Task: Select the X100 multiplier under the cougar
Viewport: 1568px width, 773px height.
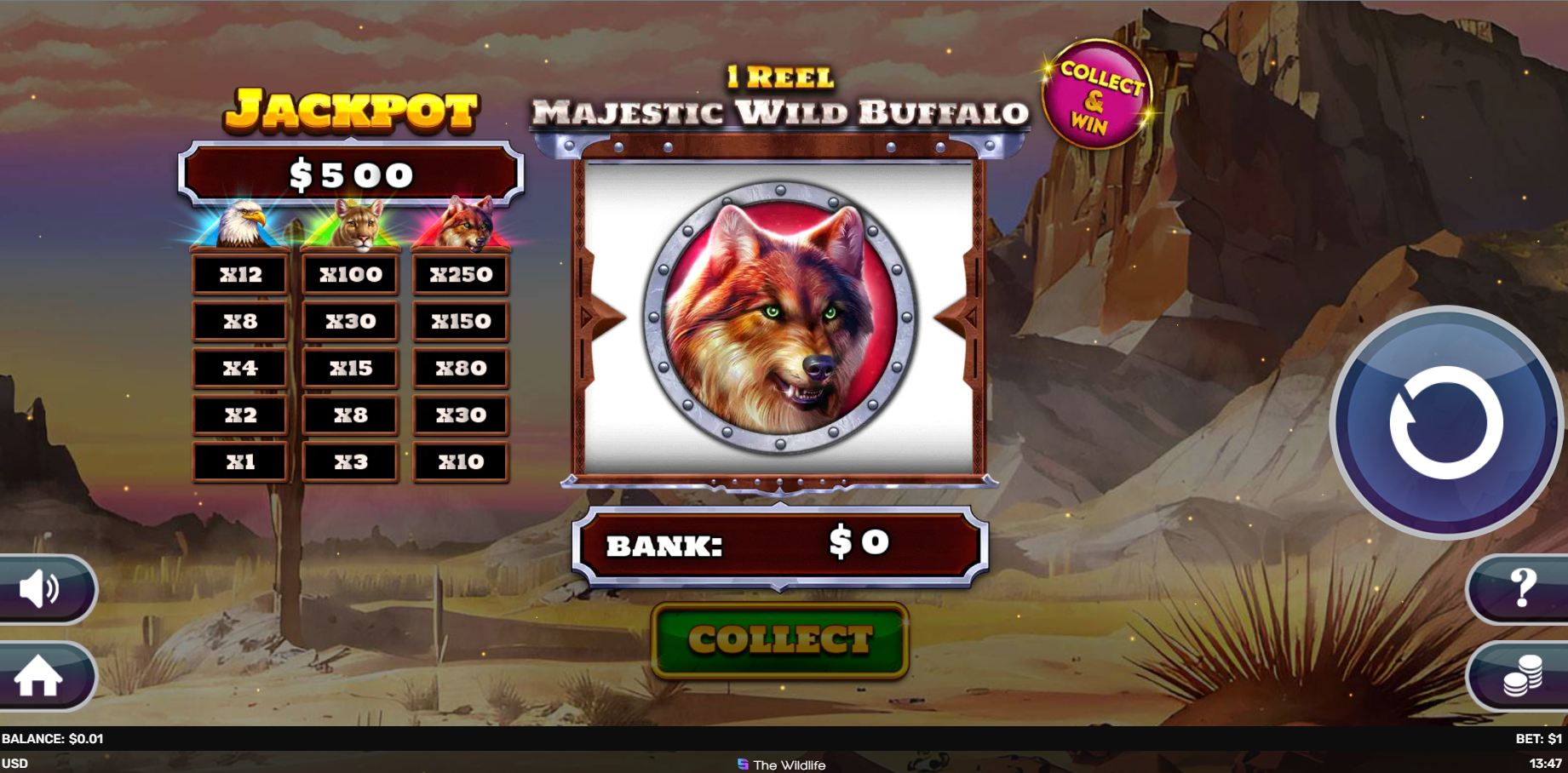Action: pos(350,274)
